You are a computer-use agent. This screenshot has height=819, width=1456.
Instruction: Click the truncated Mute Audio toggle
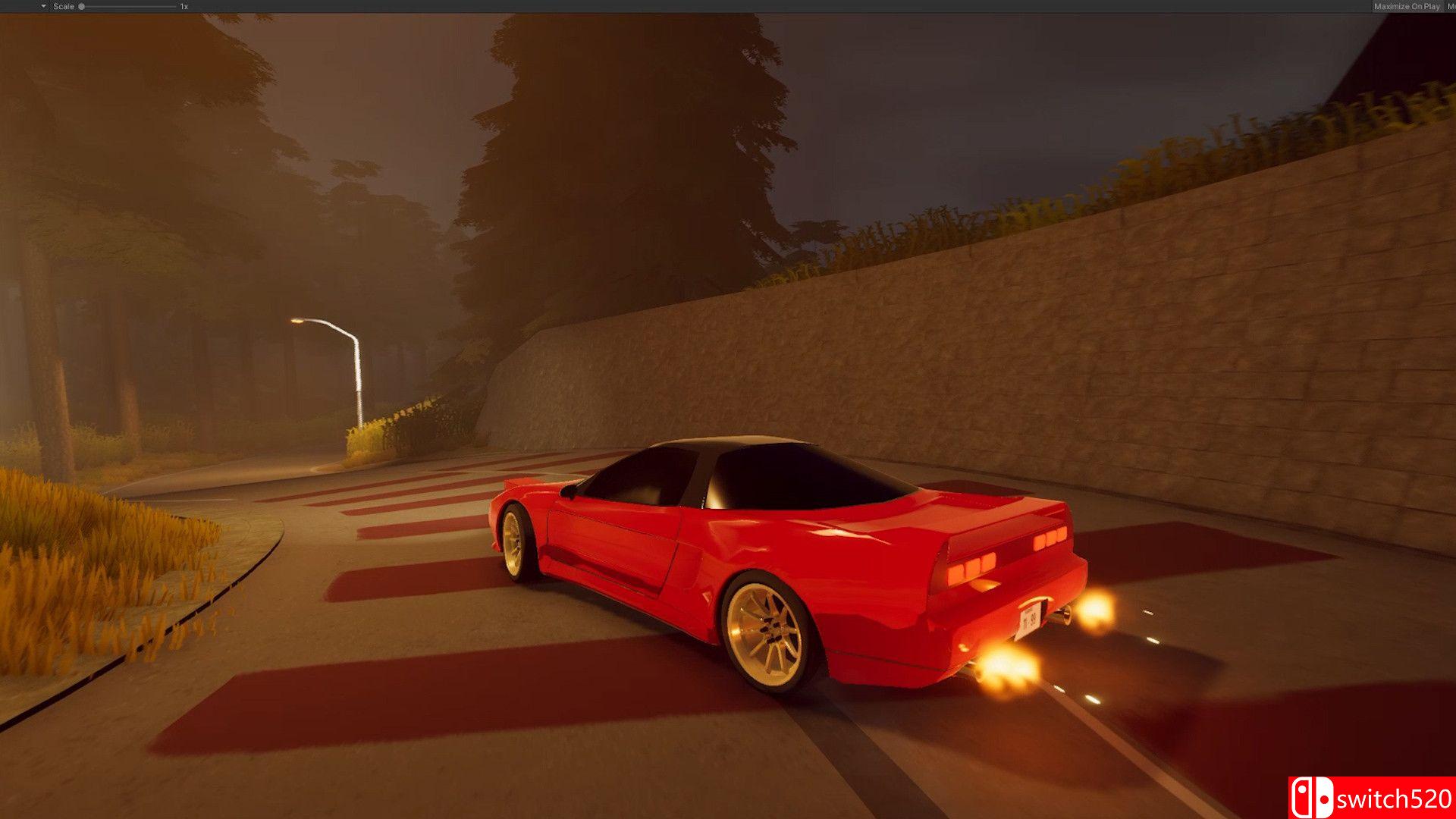pyautogui.click(x=1452, y=5)
